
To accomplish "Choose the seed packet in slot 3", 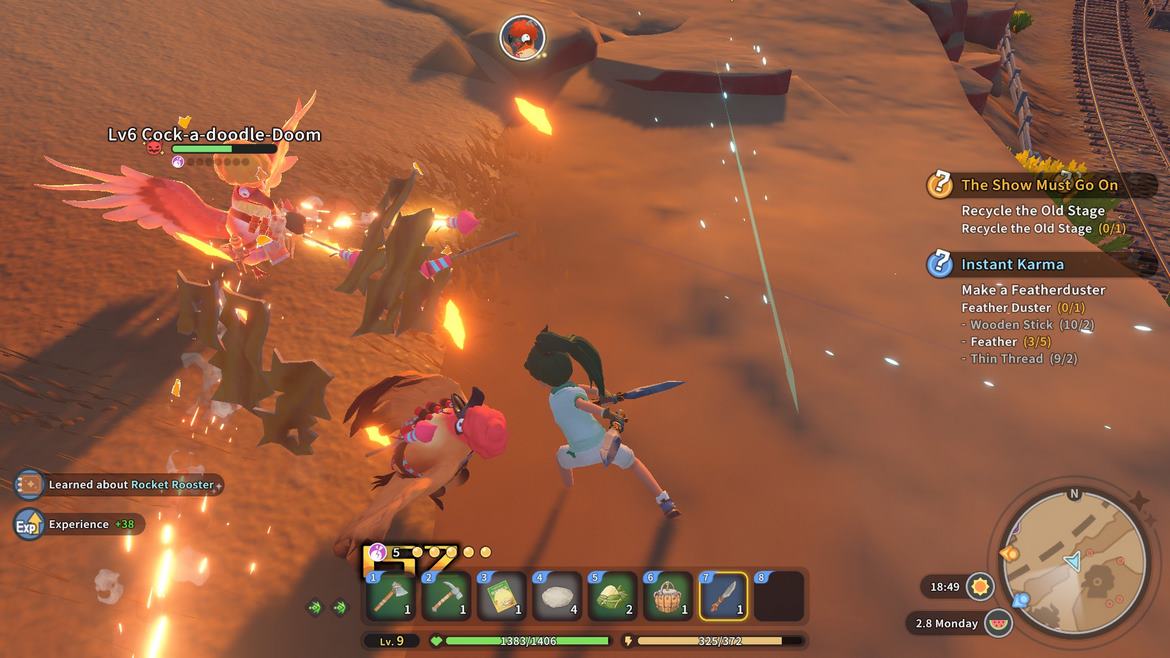I will pos(501,596).
